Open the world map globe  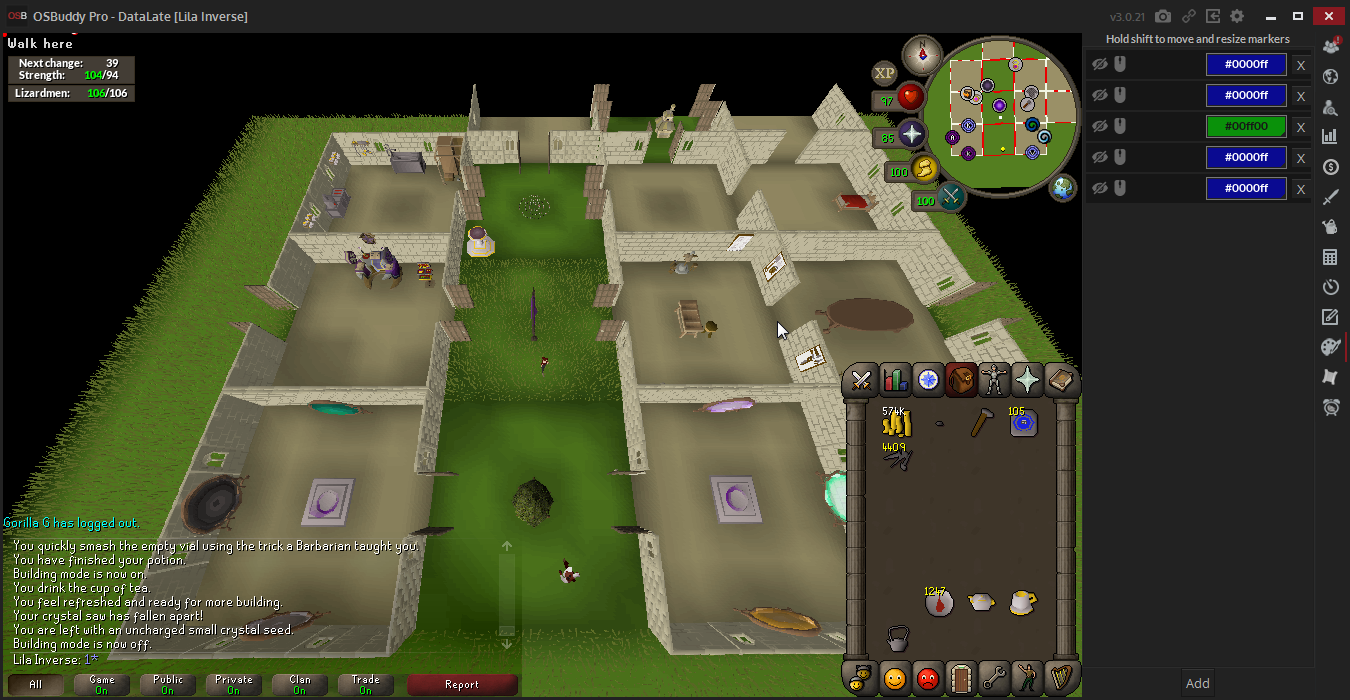[x=1062, y=187]
